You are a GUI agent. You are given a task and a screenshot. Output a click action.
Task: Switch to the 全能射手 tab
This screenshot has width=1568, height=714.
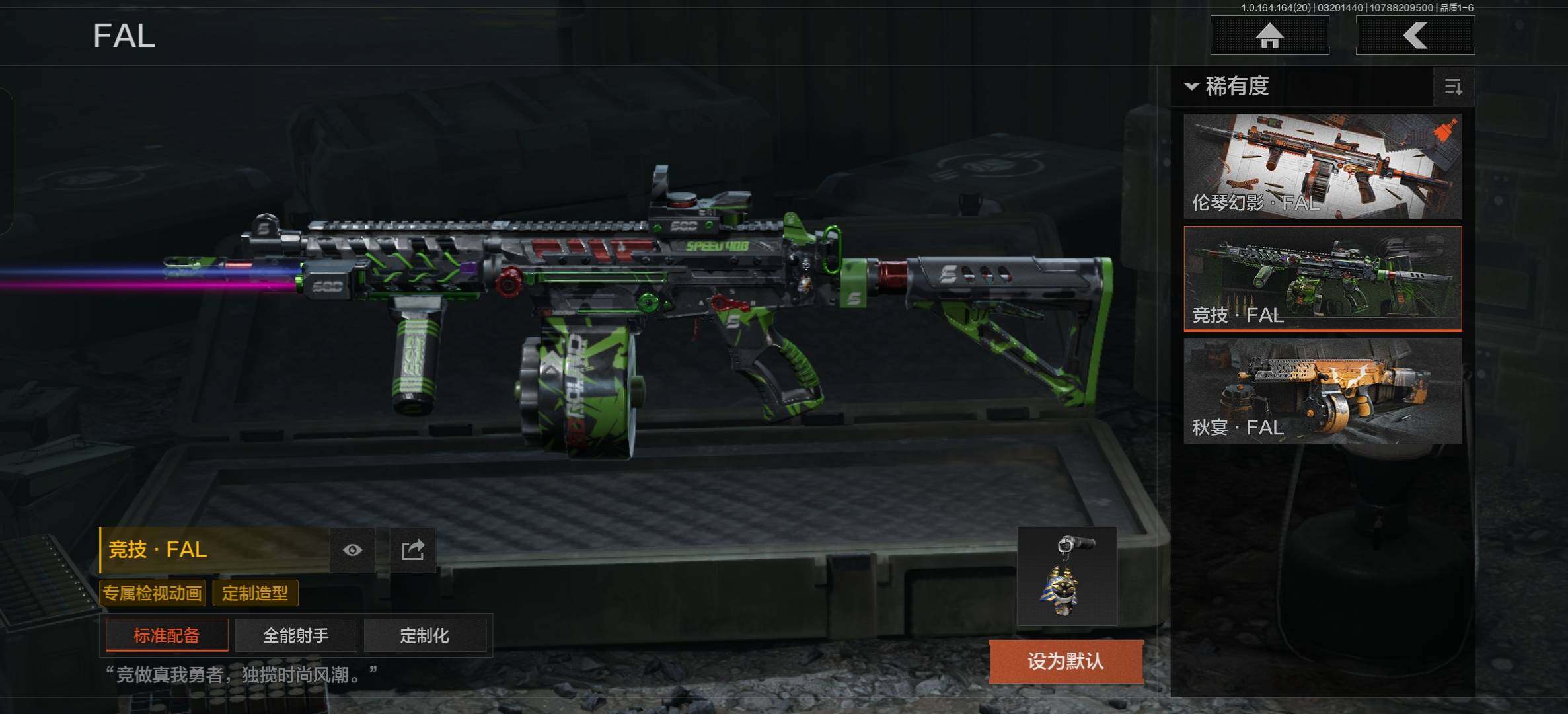click(295, 635)
